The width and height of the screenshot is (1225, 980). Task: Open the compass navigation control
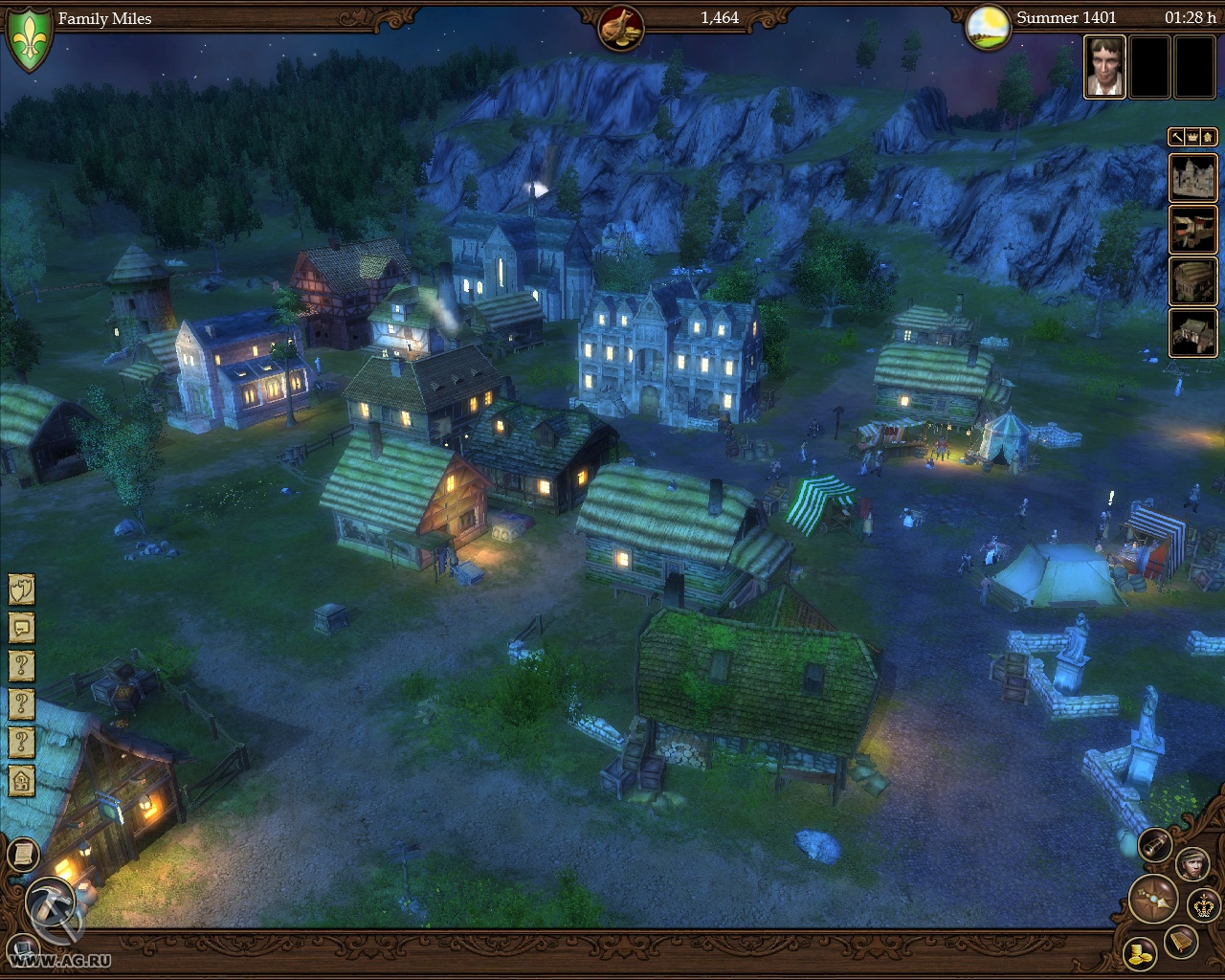1153,900
